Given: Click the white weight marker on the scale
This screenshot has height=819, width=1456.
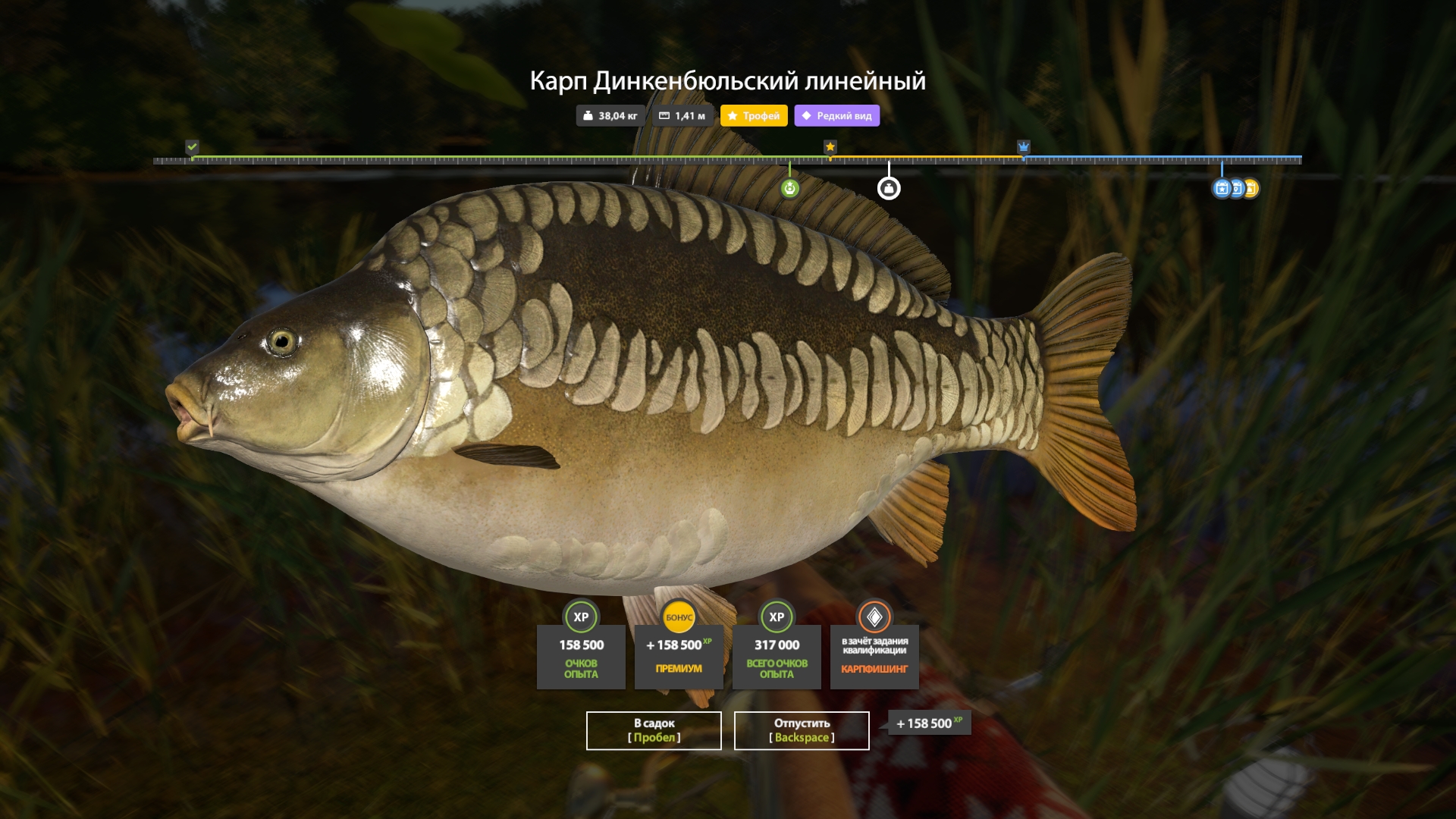Looking at the screenshot, I should (889, 188).
